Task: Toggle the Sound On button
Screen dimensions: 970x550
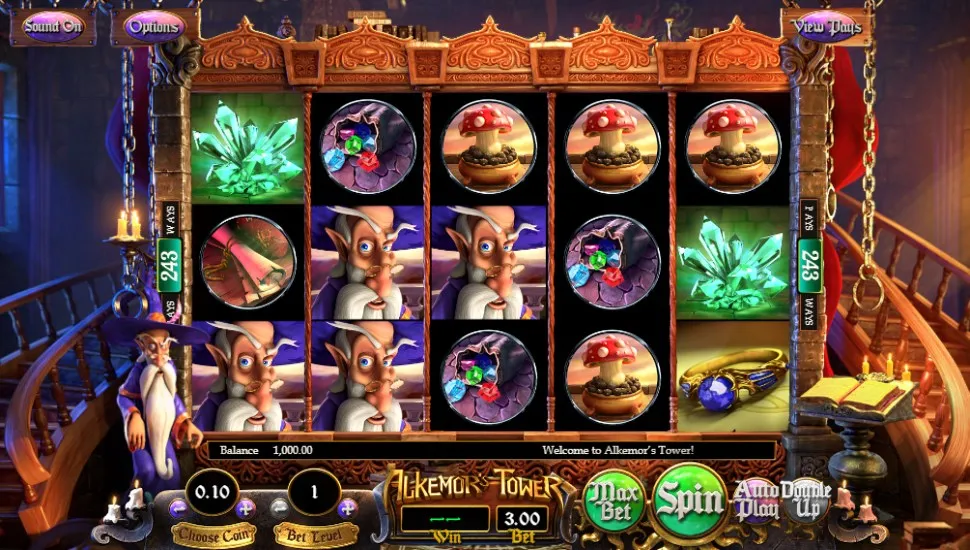Action: tap(52, 27)
